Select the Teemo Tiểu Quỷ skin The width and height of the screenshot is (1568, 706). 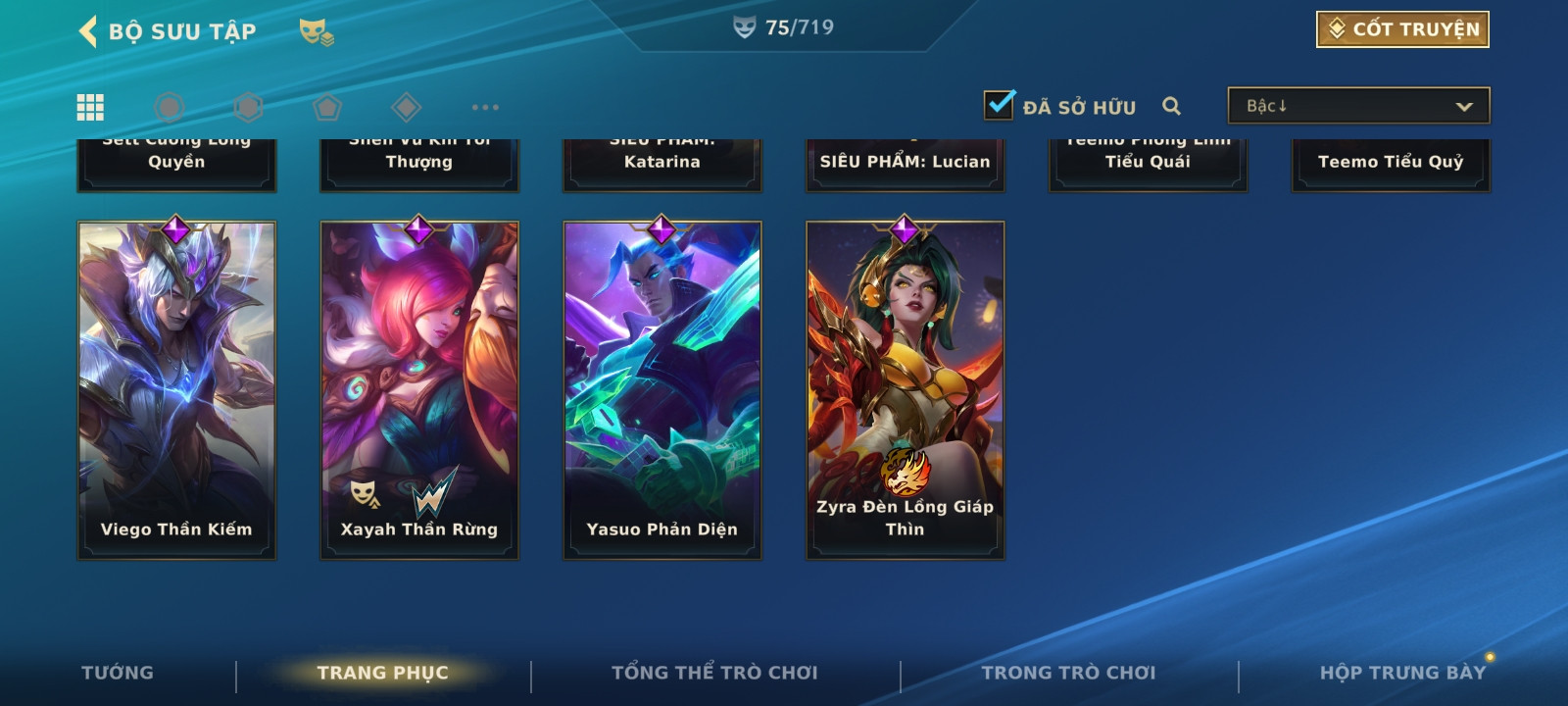click(1391, 163)
